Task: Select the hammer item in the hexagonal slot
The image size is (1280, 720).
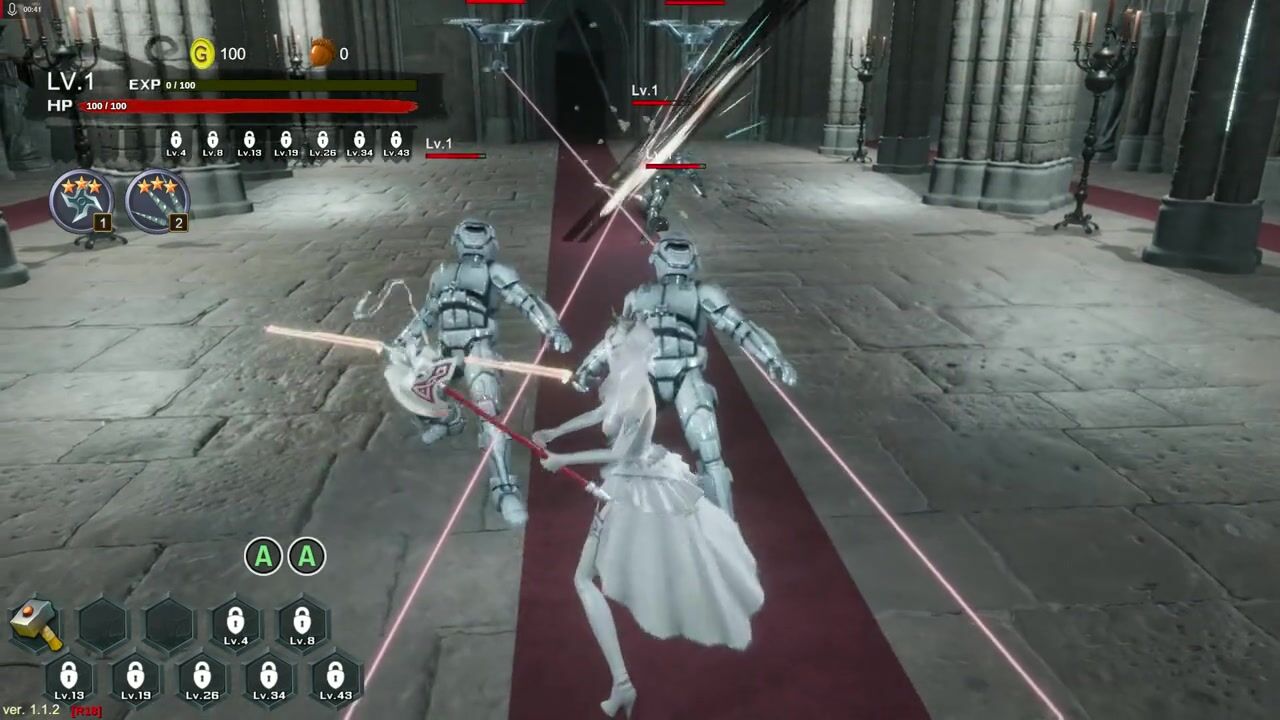Action: (37, 625)
